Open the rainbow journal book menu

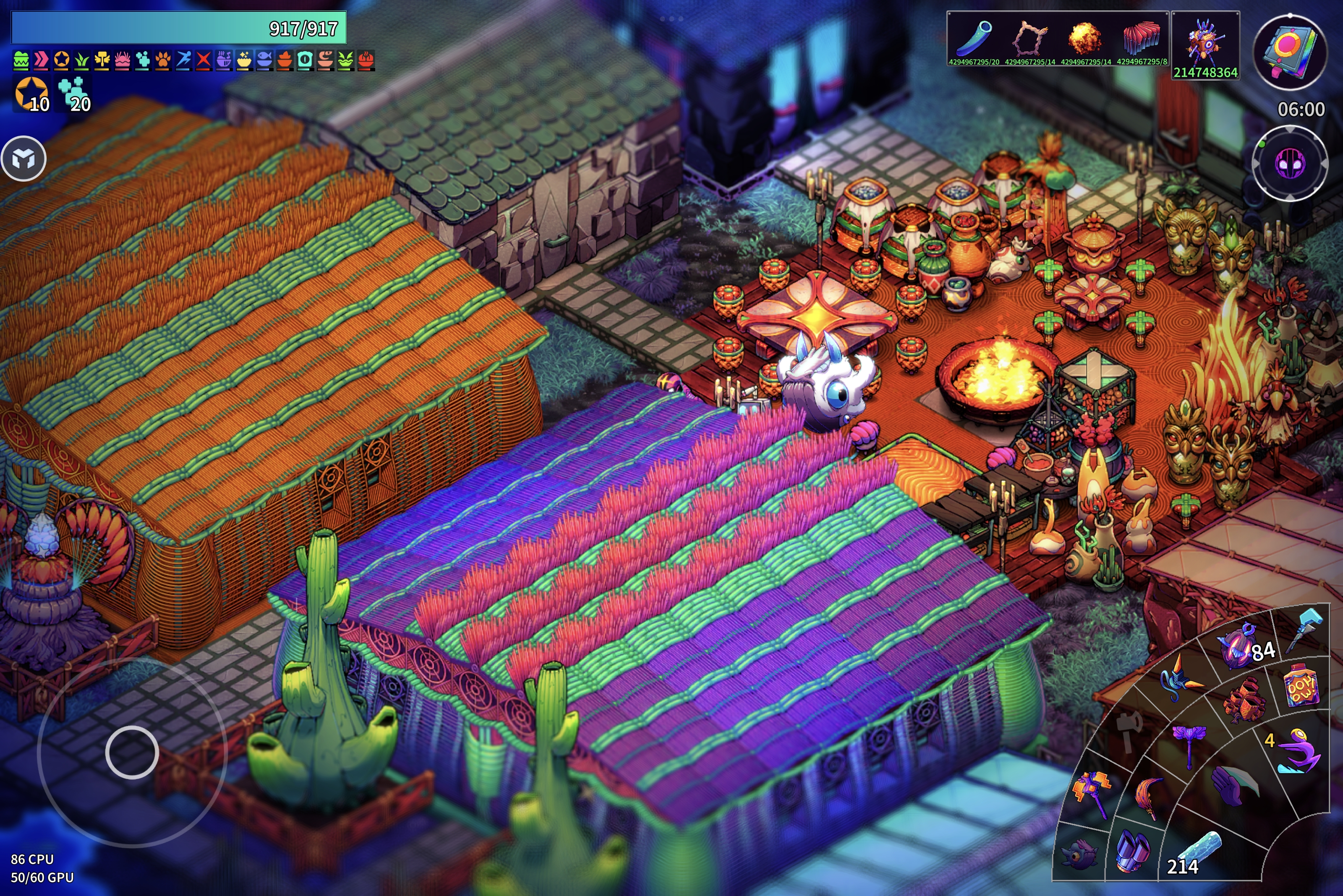coord(1290,52)
